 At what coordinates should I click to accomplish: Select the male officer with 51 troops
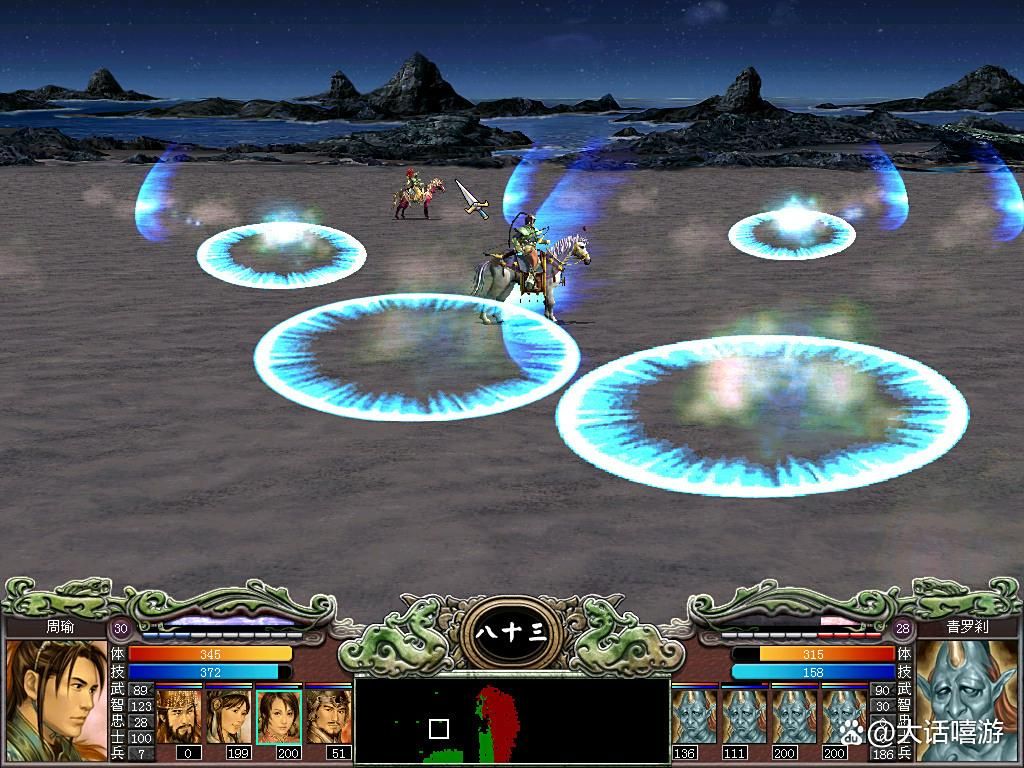pyautogui.click(x=327, y=715)
